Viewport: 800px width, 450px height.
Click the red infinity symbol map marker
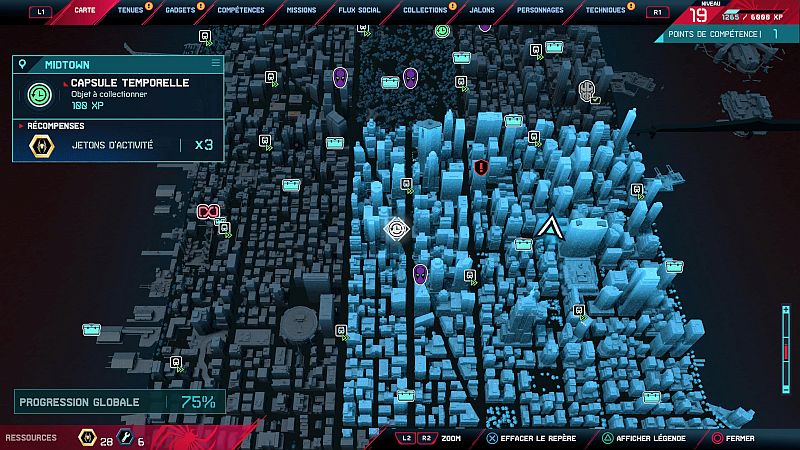click(208, 211)
